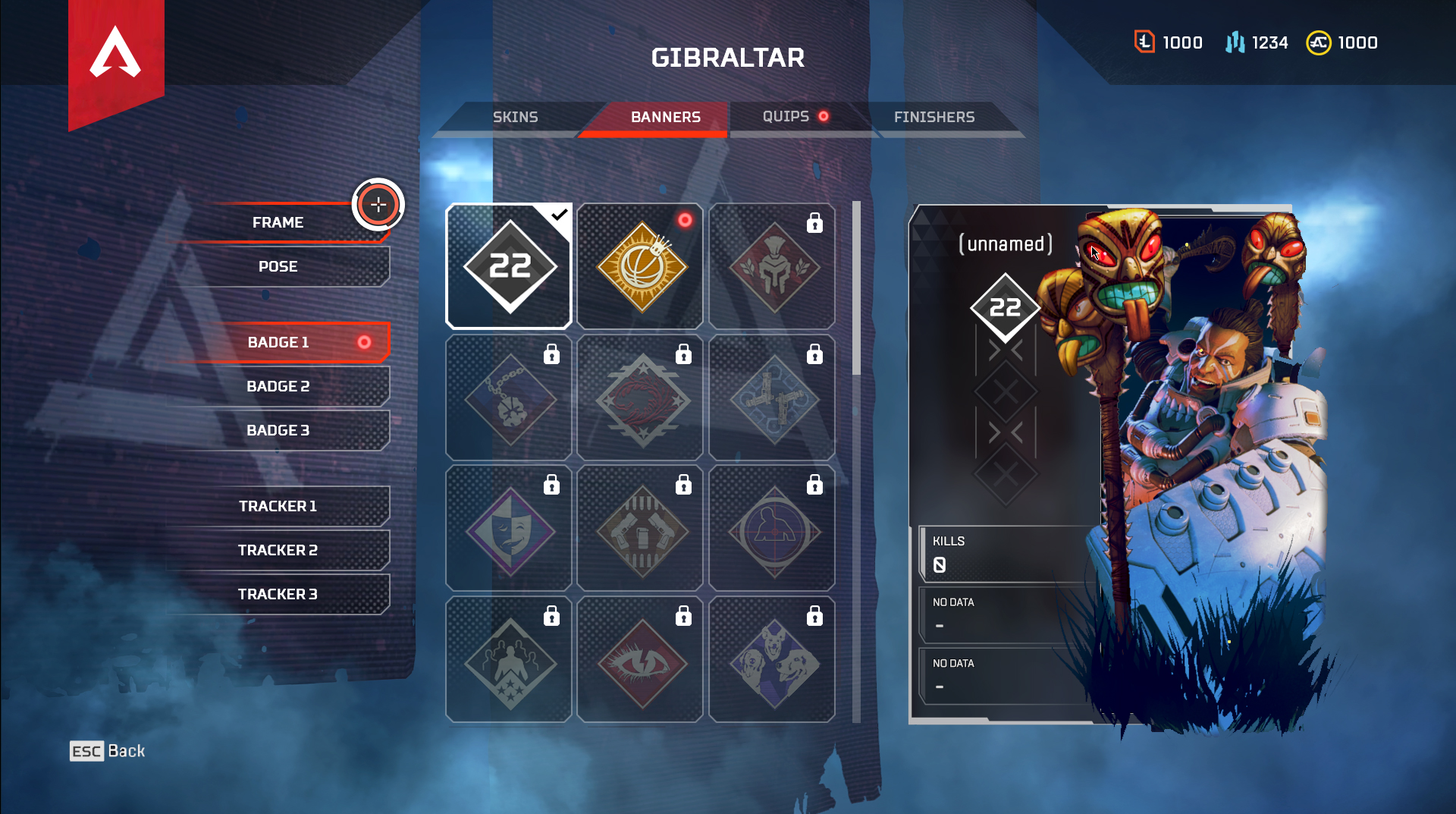1456x814 pixels.
Task: Select the locked red eye badge
Action: click(x=640, y=660)
